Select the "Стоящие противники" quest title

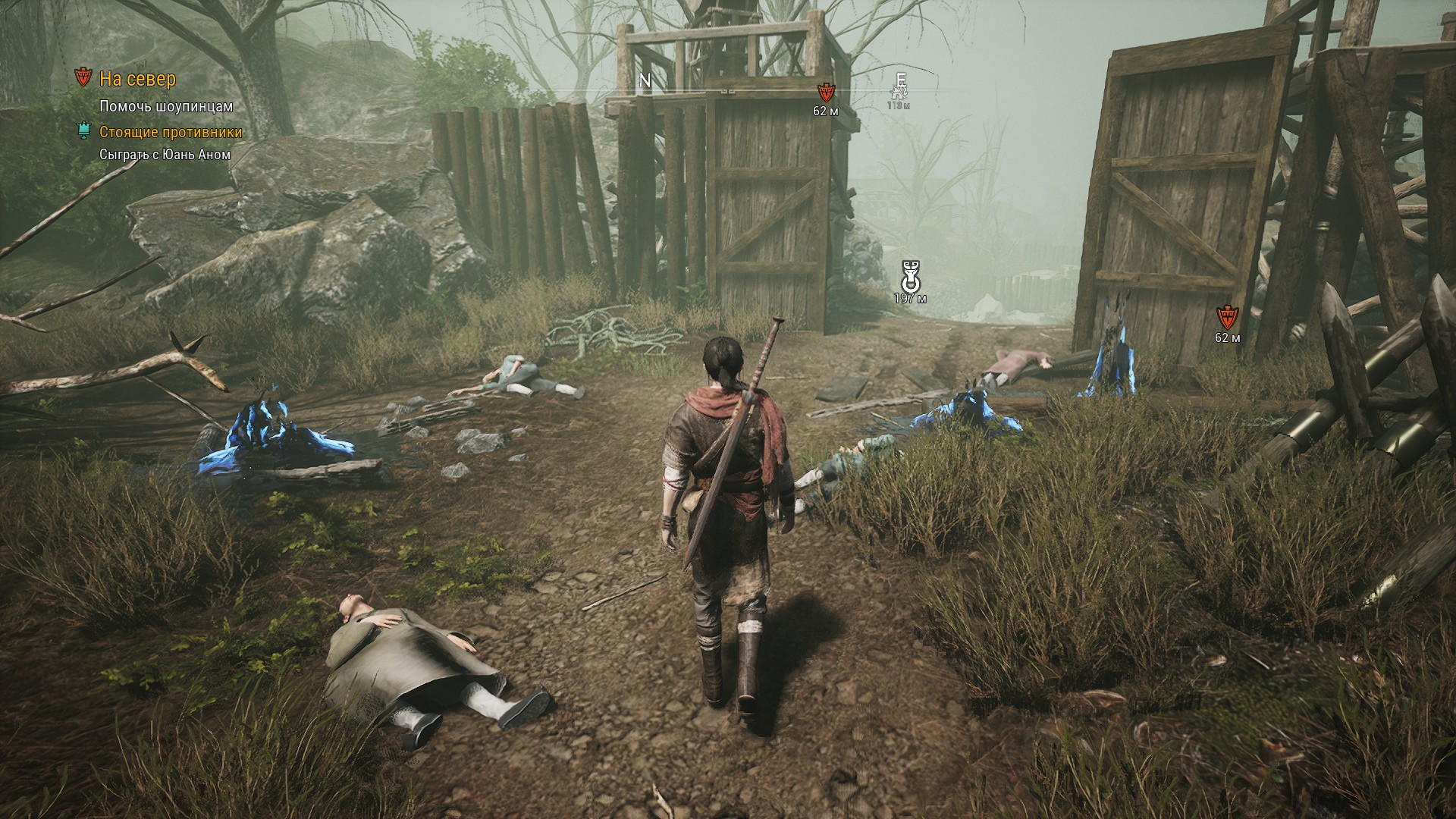click(x=171, y=132)
